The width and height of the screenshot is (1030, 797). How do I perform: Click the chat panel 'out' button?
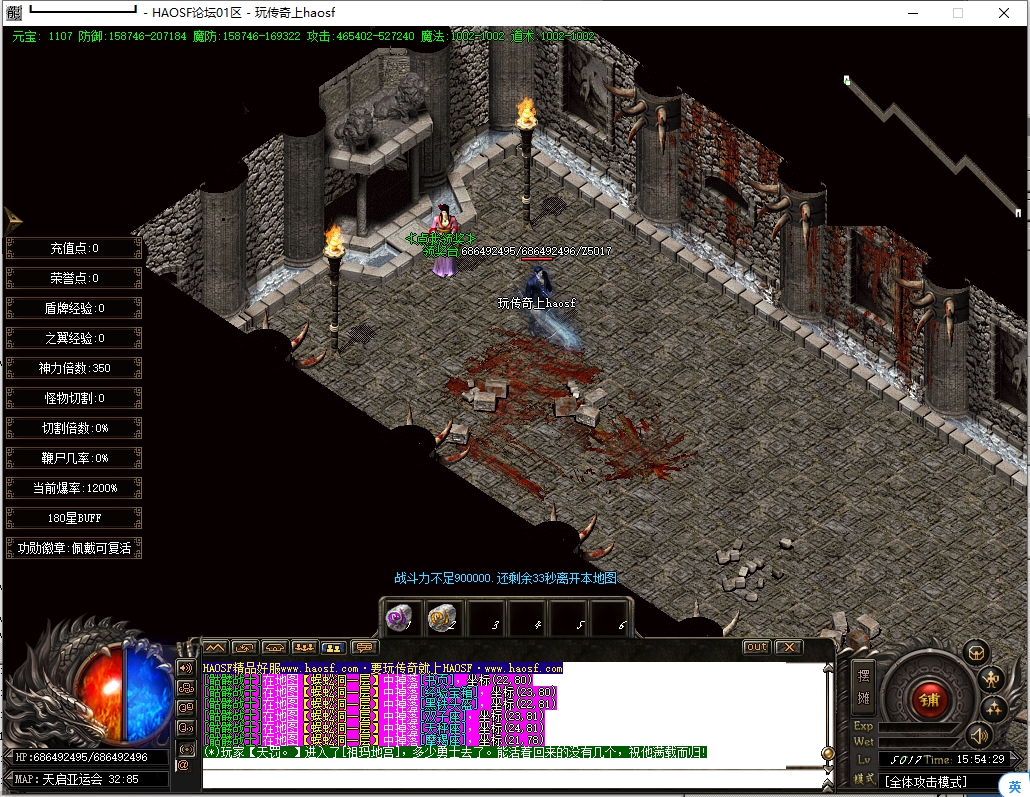click(x=757, y=647)
